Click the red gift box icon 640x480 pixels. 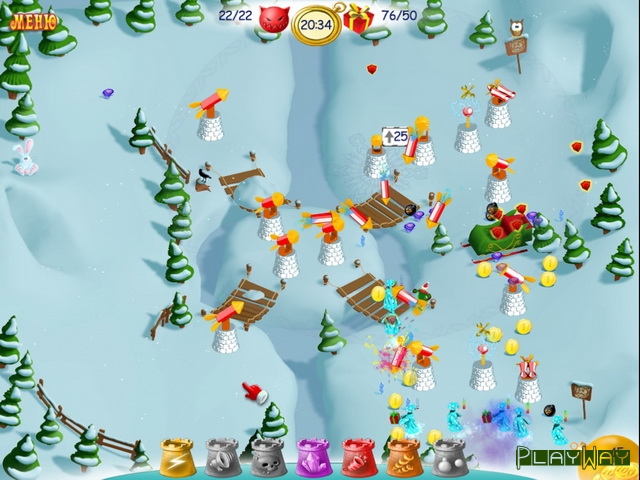(358, 18)
